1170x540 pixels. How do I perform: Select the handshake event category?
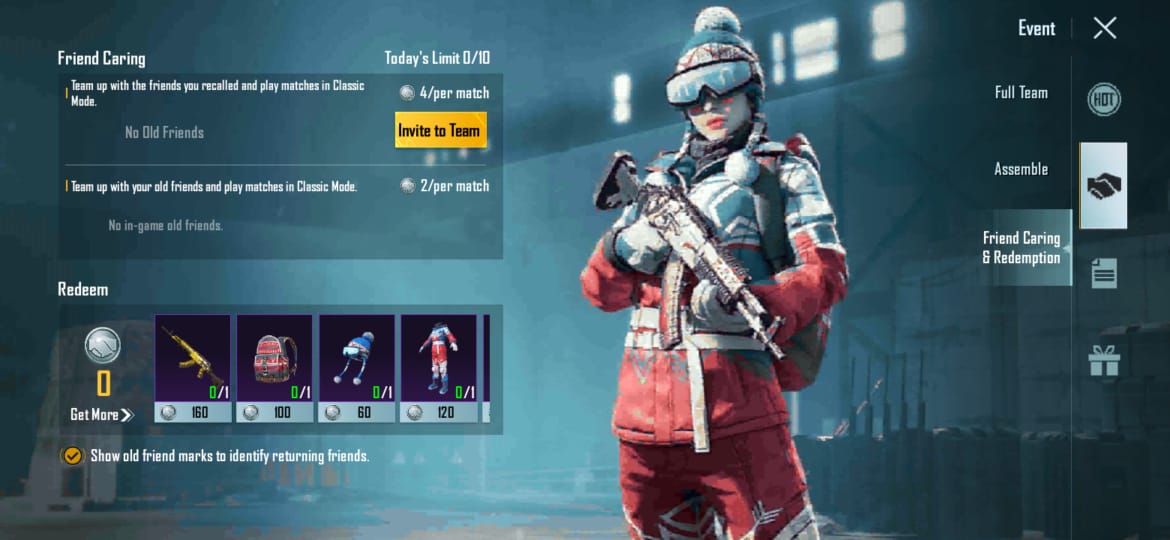click(1104, 186)
